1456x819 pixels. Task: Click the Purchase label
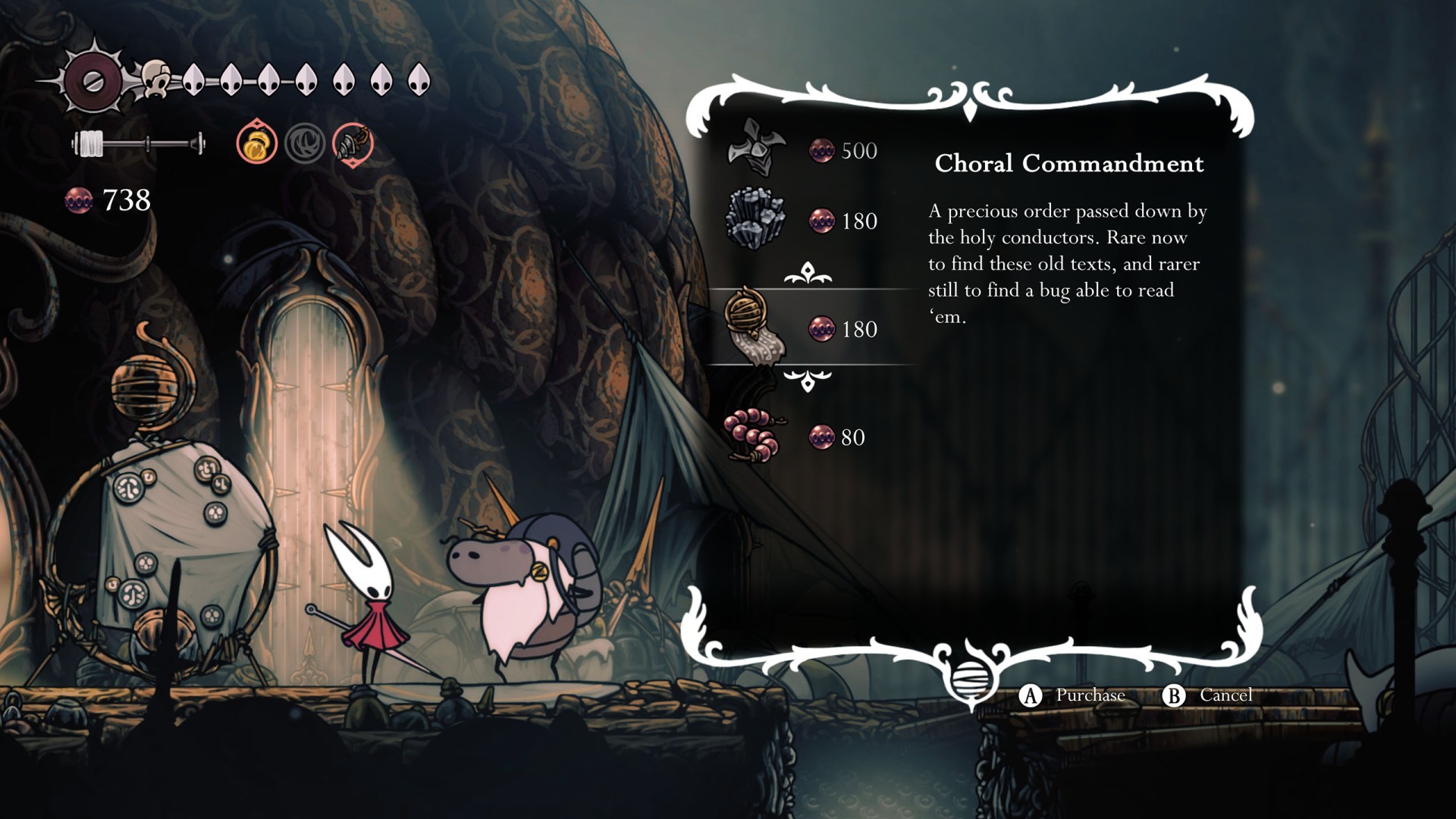(1090, 695)
